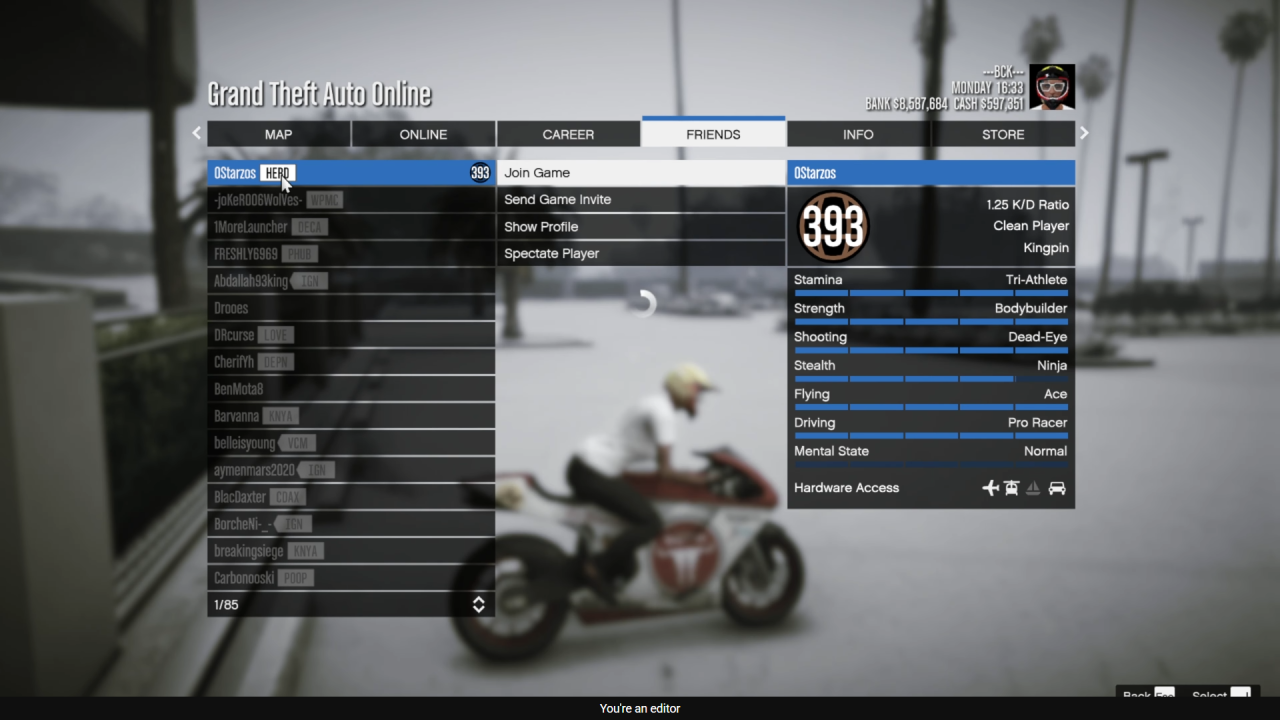
Task: Select FRESHLY6969 from the friends list
Action: point(351,253)
